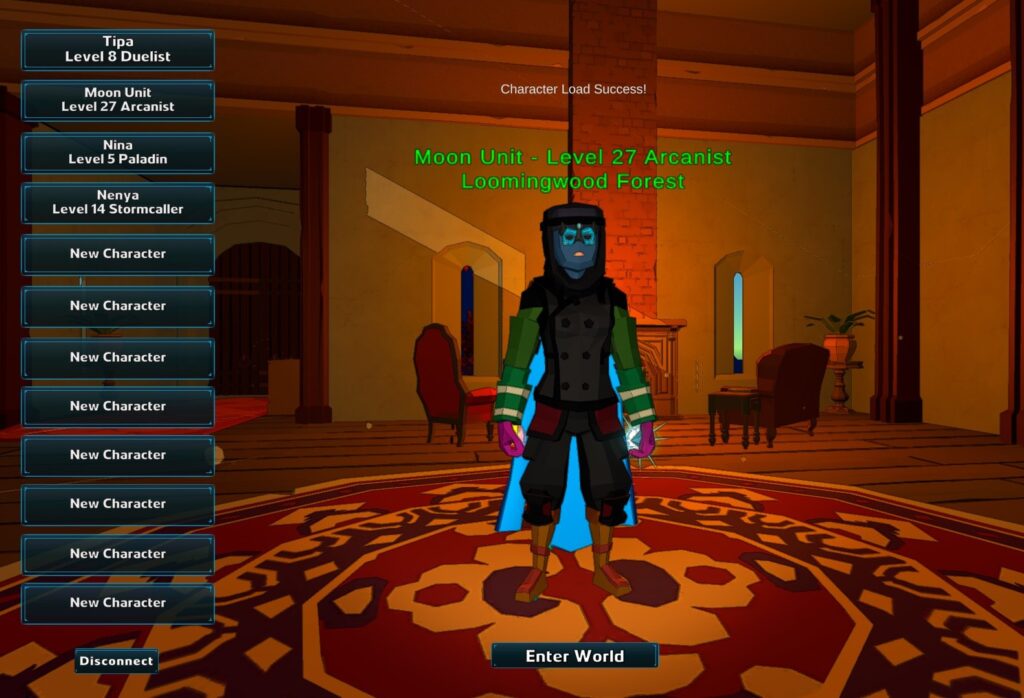The image size is (1024, 698).
Task: Click the Enter World button
Action: click(574, 656)
